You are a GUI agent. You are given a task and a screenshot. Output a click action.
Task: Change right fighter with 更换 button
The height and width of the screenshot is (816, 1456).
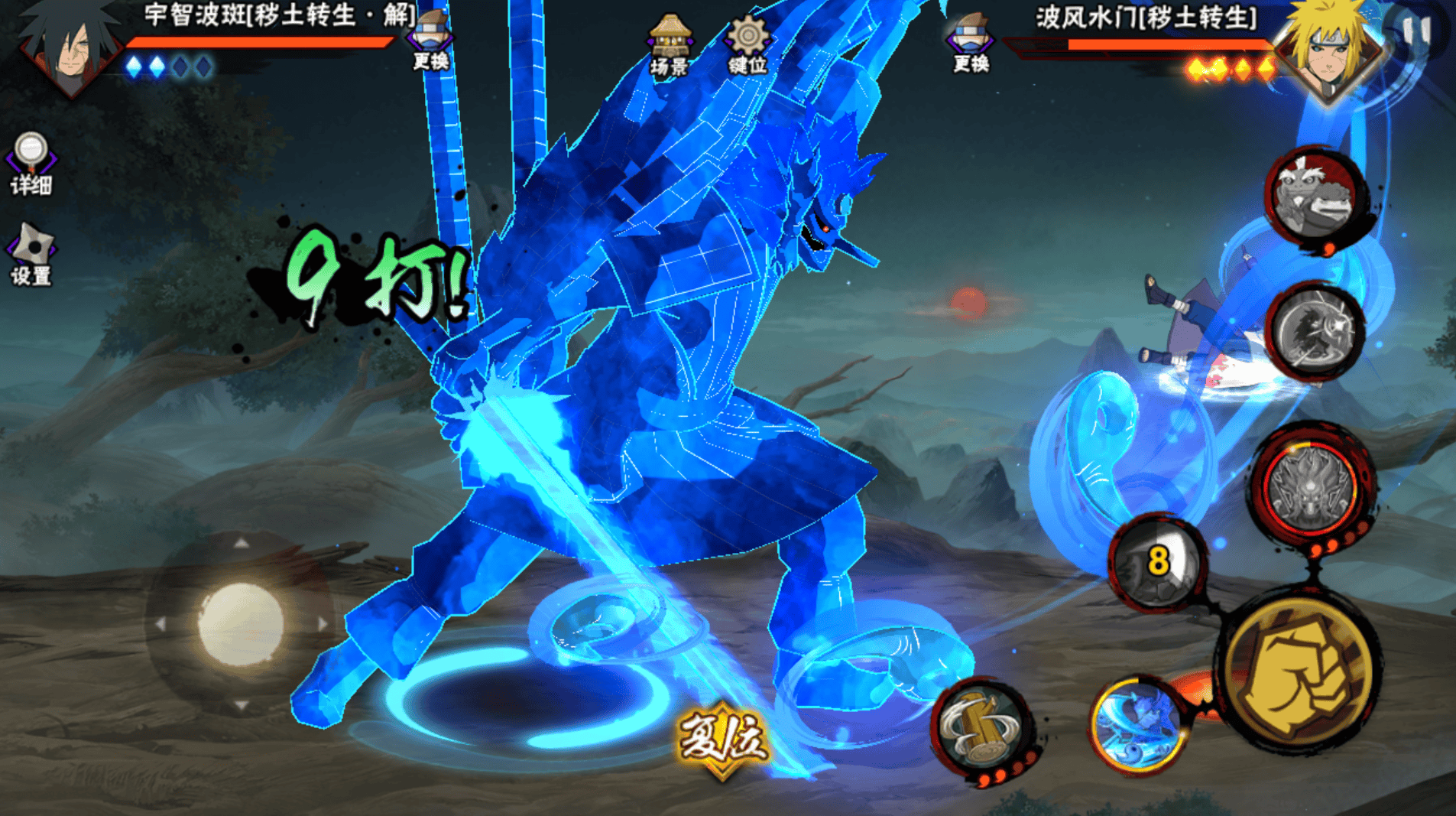point(971,44)
